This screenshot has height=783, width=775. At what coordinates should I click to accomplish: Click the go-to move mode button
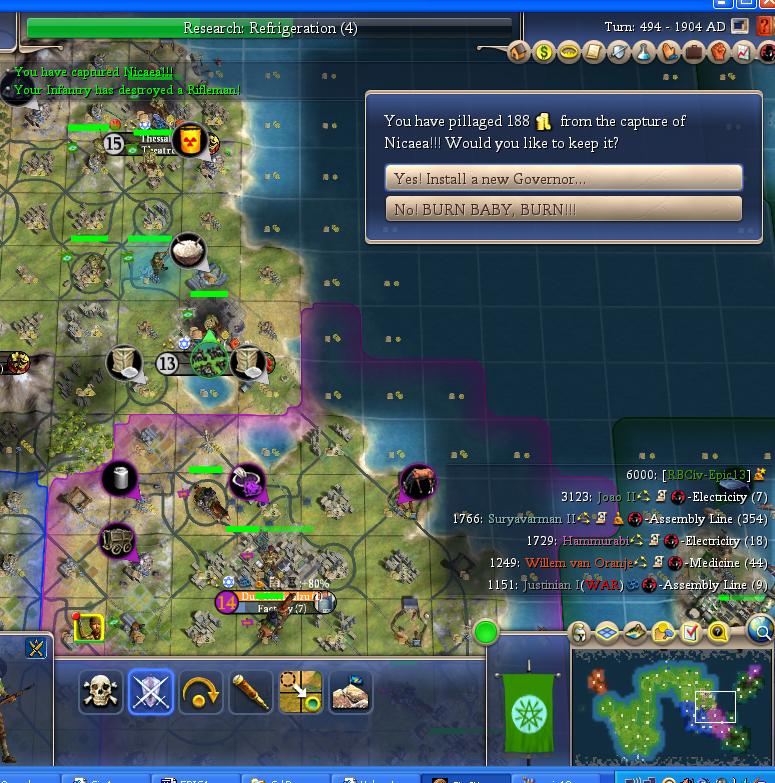300,692
